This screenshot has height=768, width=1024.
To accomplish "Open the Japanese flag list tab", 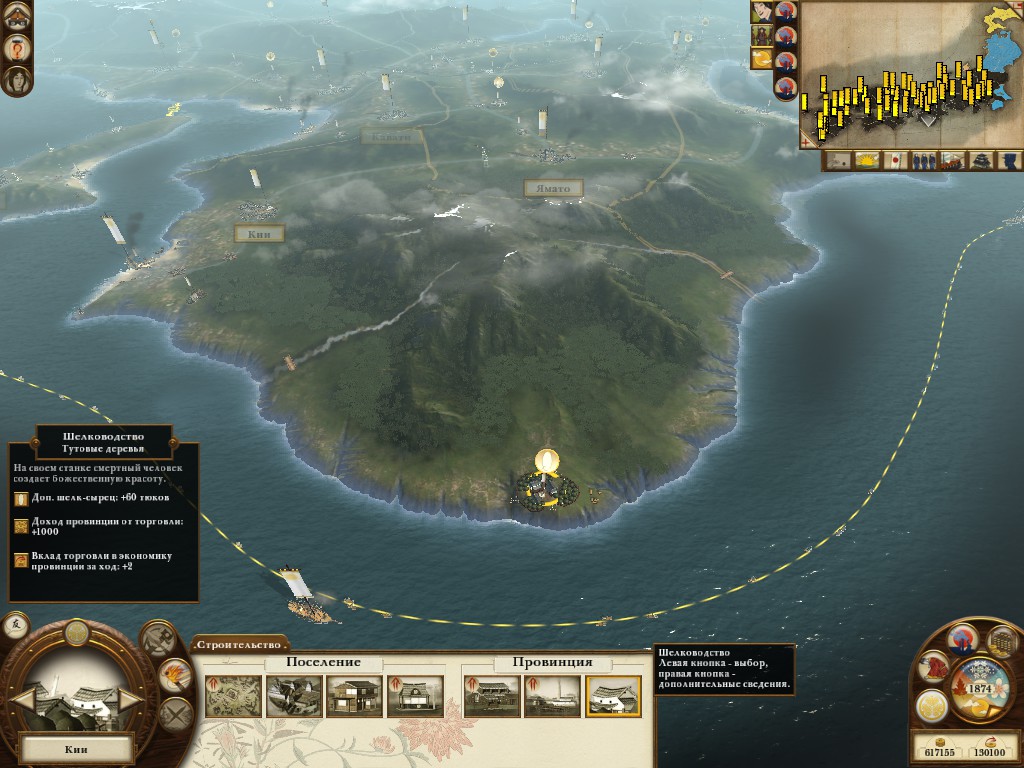I will point(896,160).
